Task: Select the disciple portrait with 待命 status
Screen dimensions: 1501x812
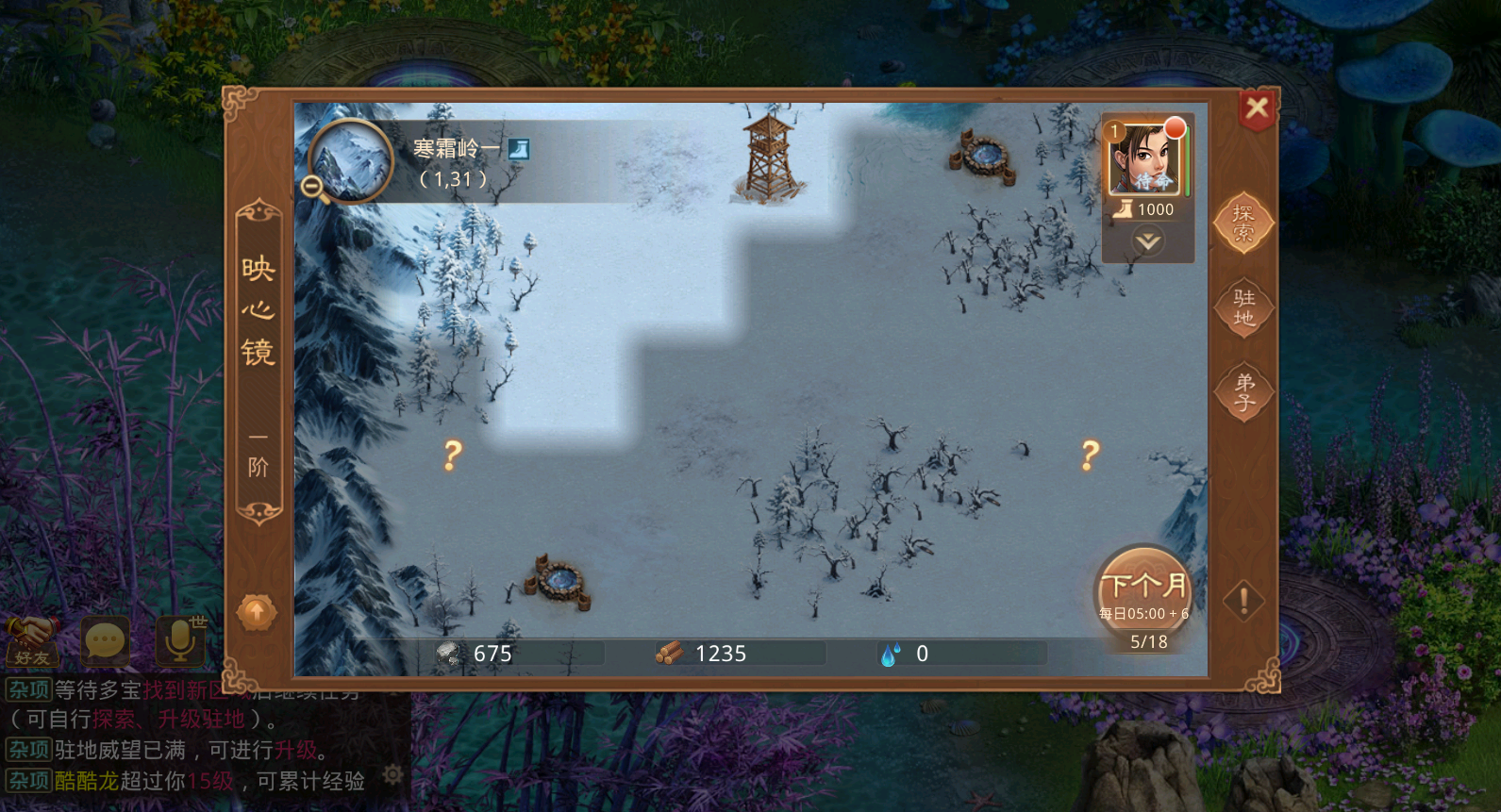Action: coord(1144,158)
